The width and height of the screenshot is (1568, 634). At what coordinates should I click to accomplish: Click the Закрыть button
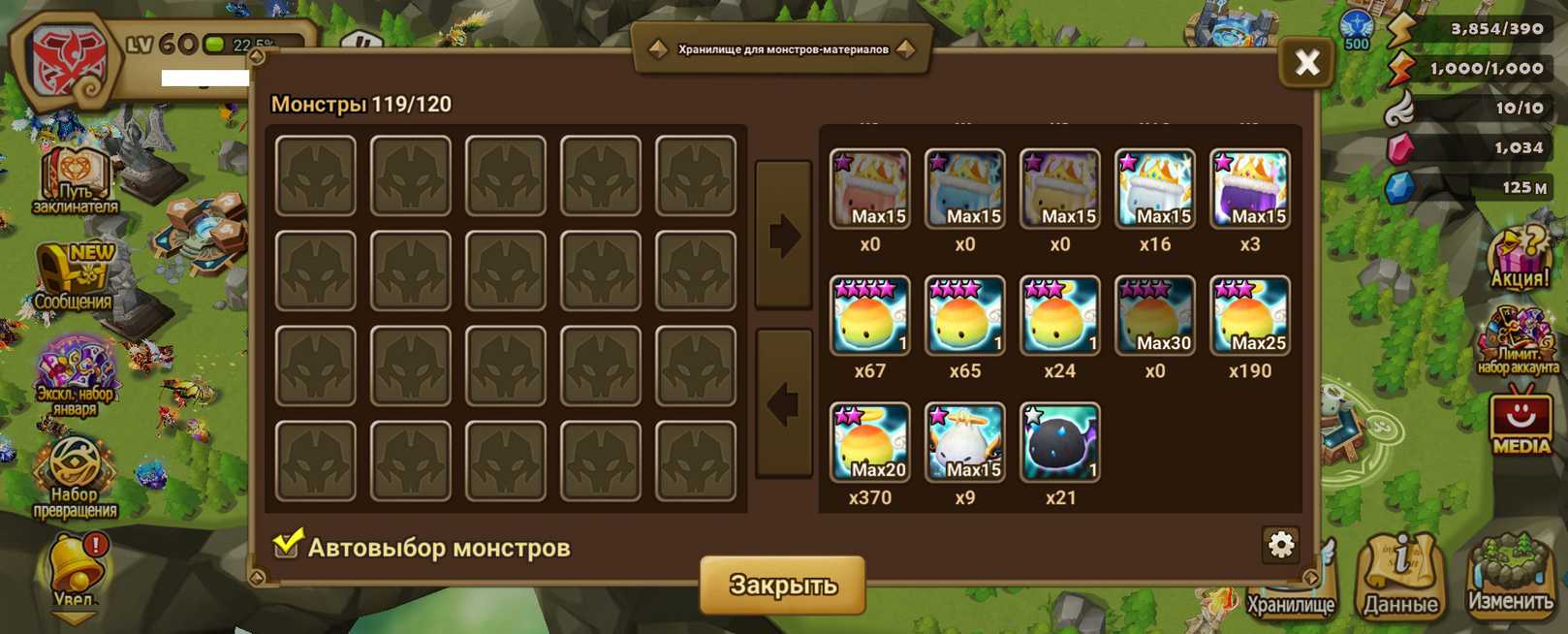pyautogui.click(x=782, y=585)
